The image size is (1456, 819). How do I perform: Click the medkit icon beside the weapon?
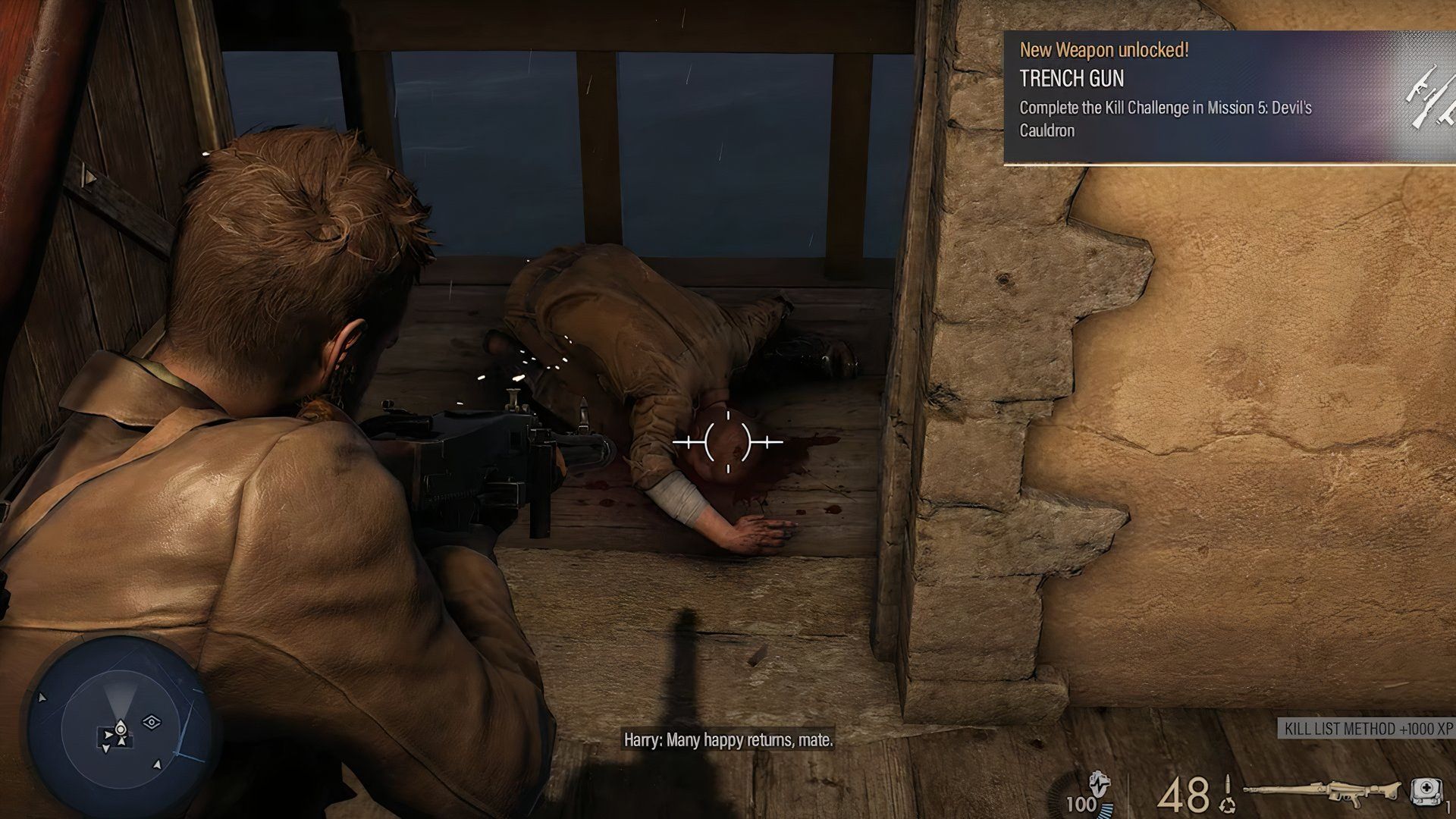click(x=1428, y=791)
